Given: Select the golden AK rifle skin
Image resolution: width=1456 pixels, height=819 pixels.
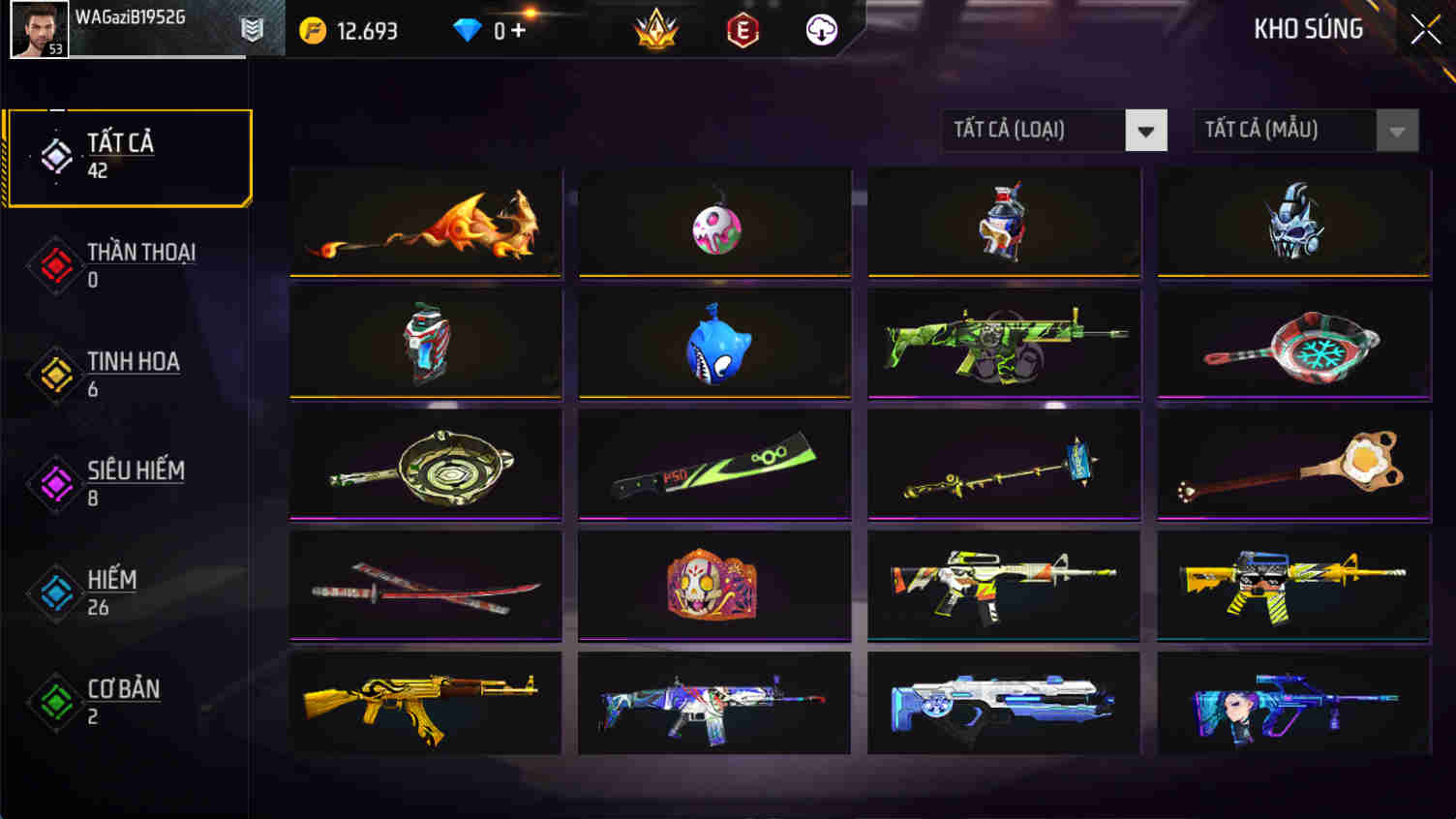Looking at the screenshot, I should (x=424, y=702).
